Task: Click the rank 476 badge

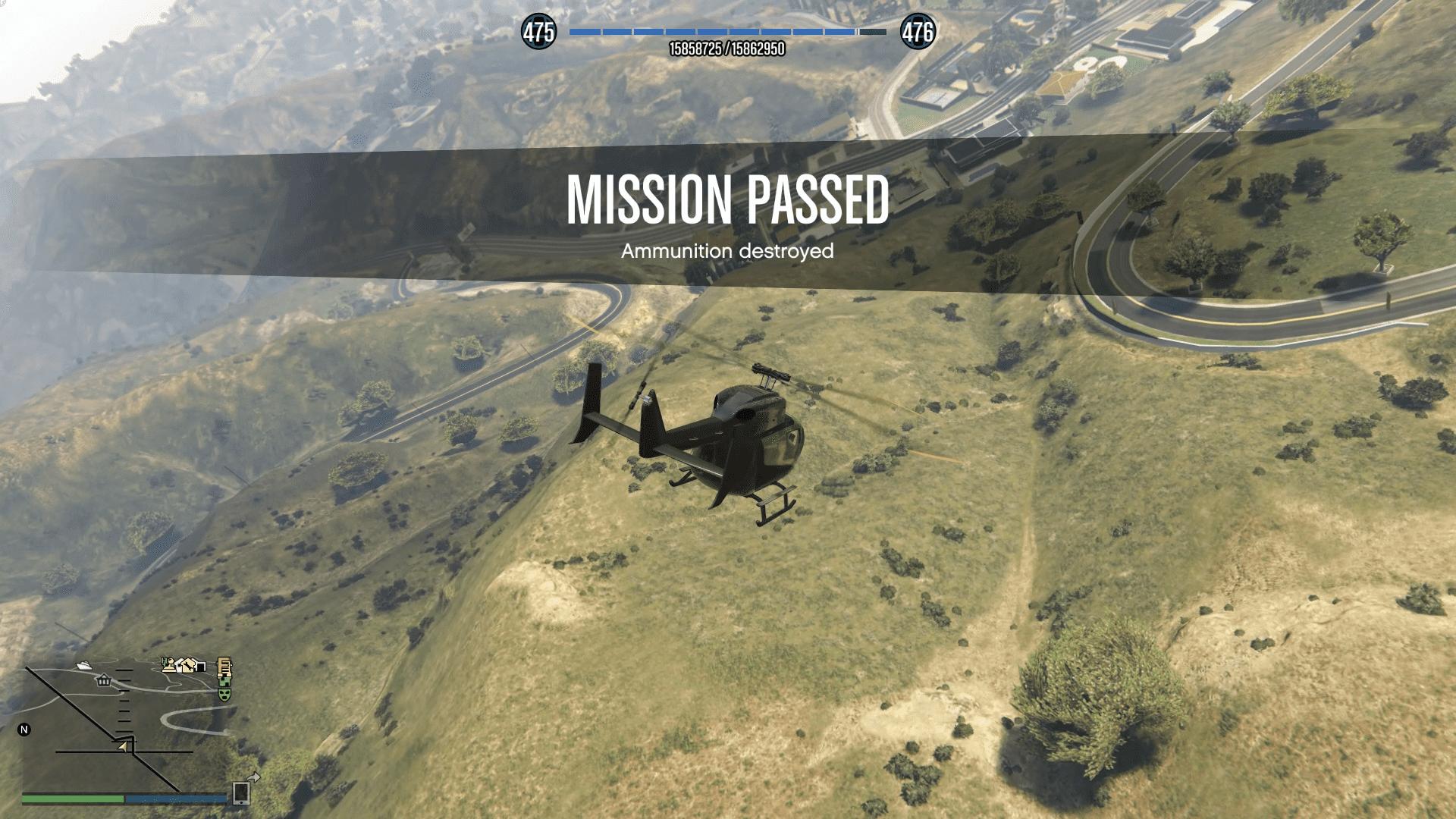Action: [x=918, y=32]
